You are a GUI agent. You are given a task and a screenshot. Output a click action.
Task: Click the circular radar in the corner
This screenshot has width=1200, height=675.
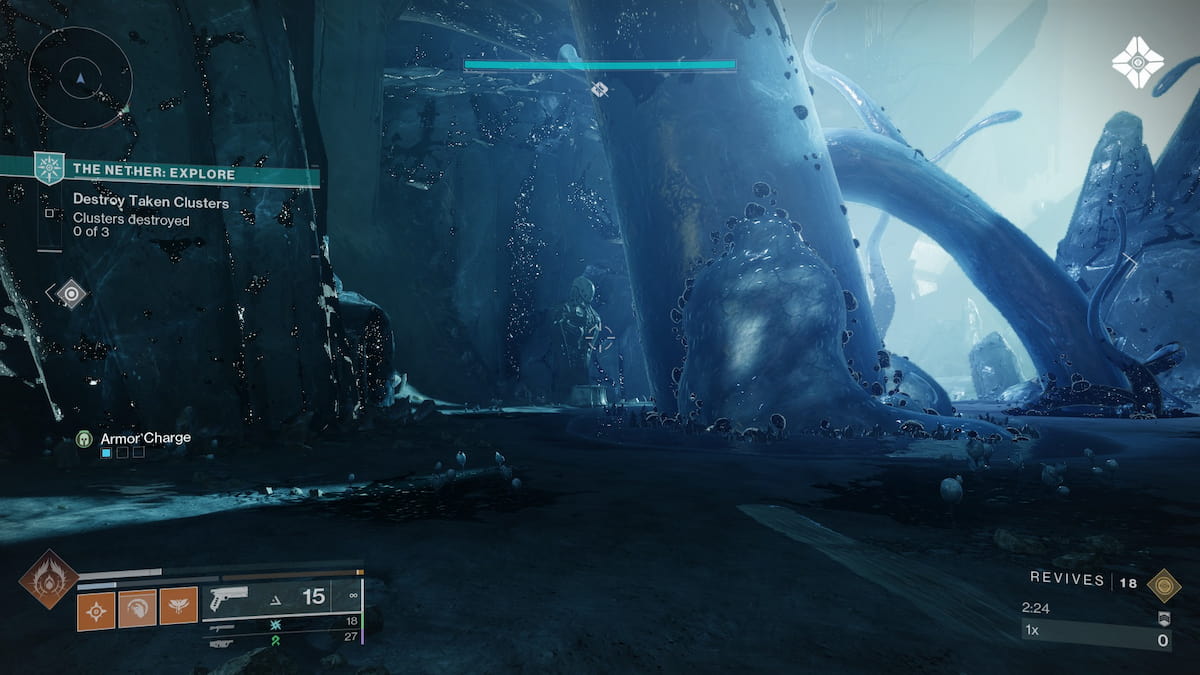tap(80, 77)
